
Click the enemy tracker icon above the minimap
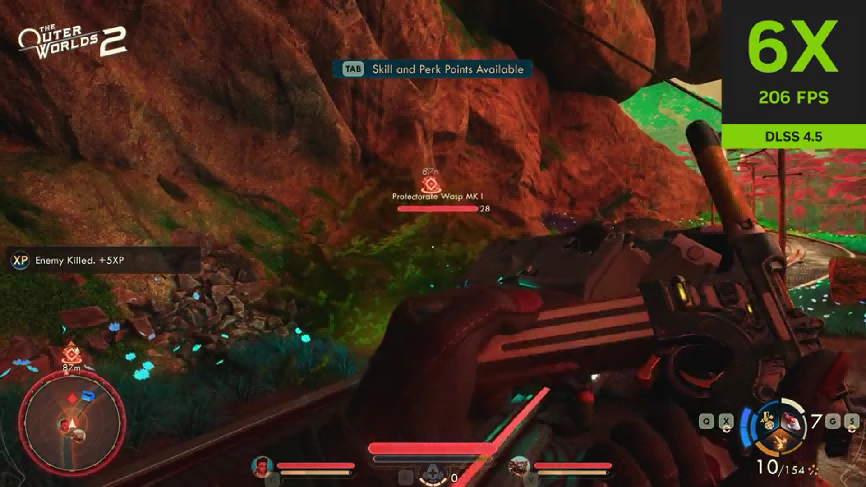71,354
